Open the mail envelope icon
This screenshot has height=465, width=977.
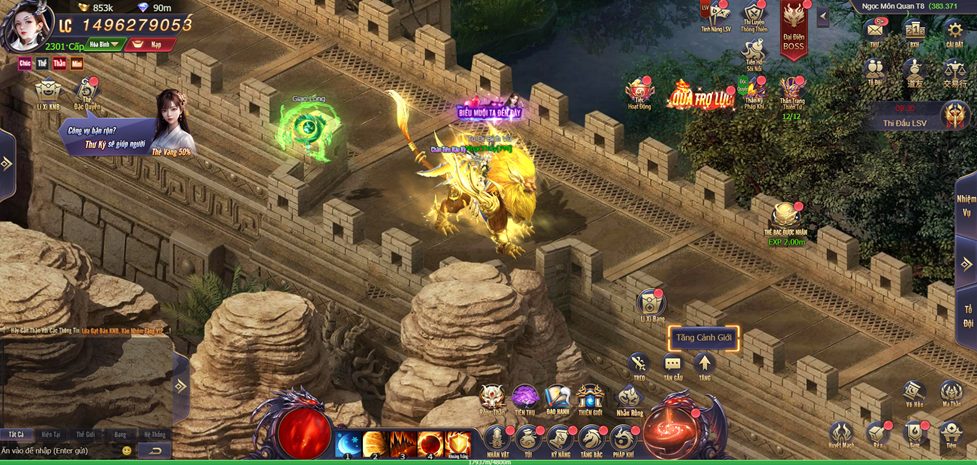pos(875,31)
